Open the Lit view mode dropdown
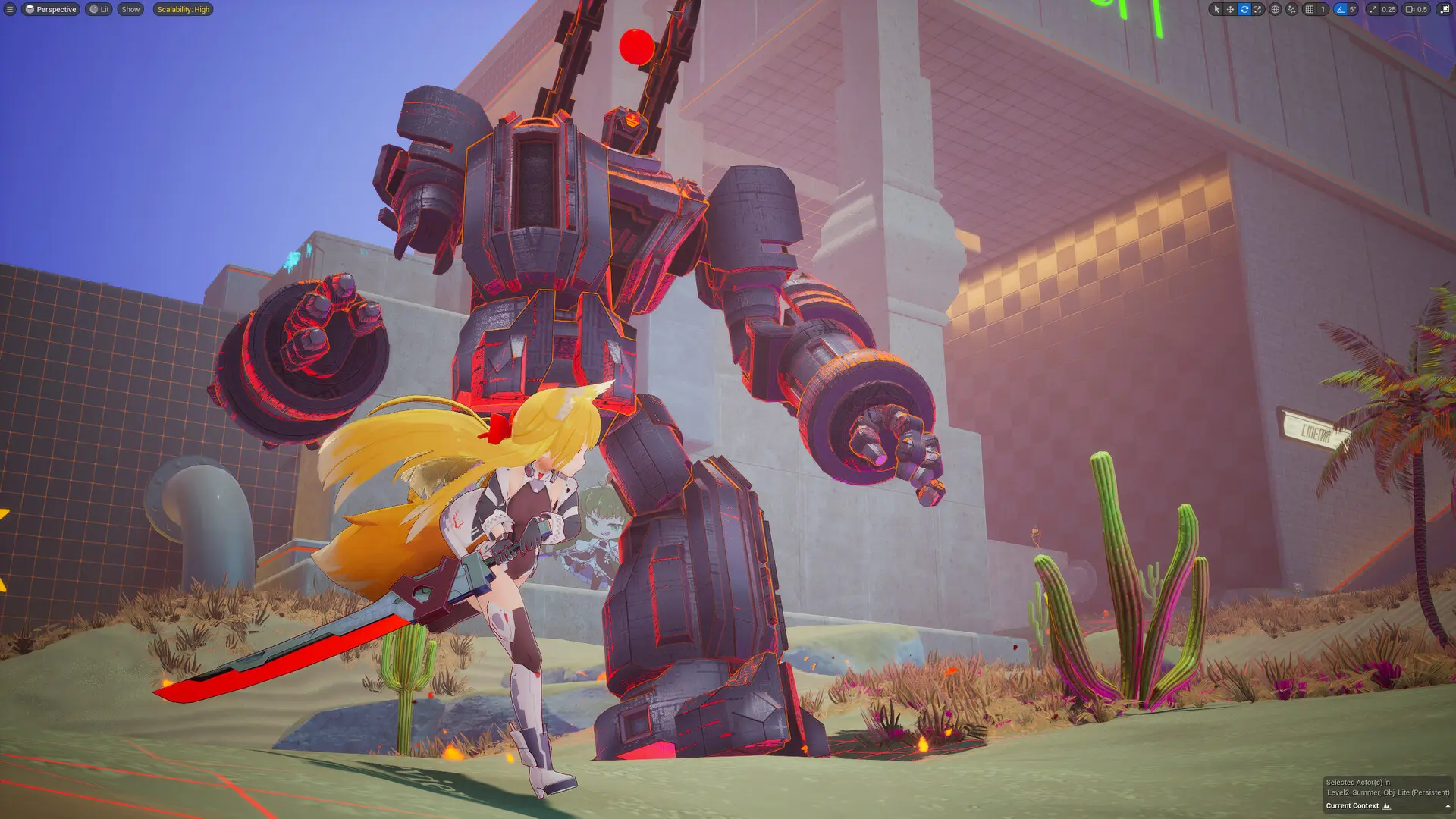This screenshot has height=819, width=1456. click(97, 9)
